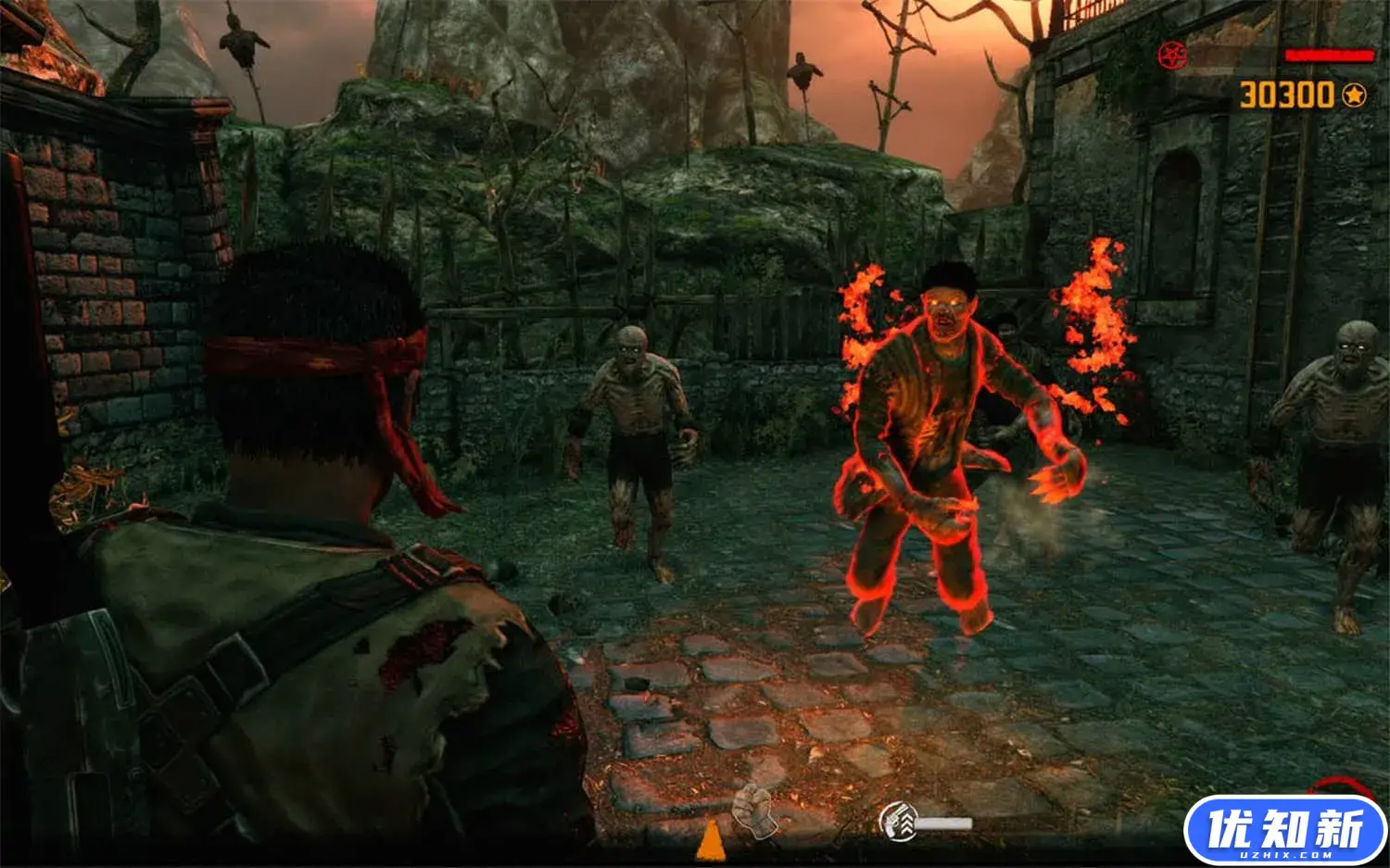Select the fist melee icon

[753, 811]
